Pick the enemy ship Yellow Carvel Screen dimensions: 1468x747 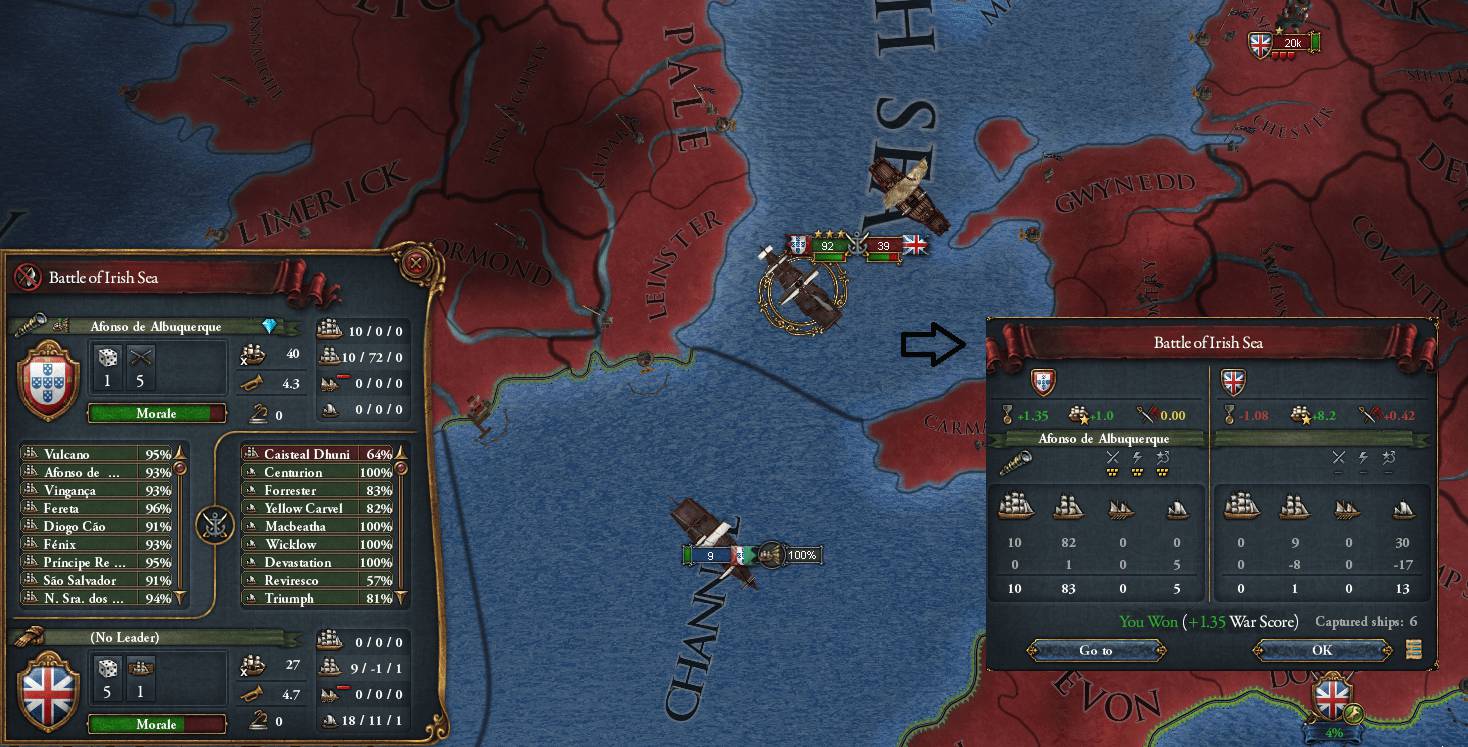(318, 508)
